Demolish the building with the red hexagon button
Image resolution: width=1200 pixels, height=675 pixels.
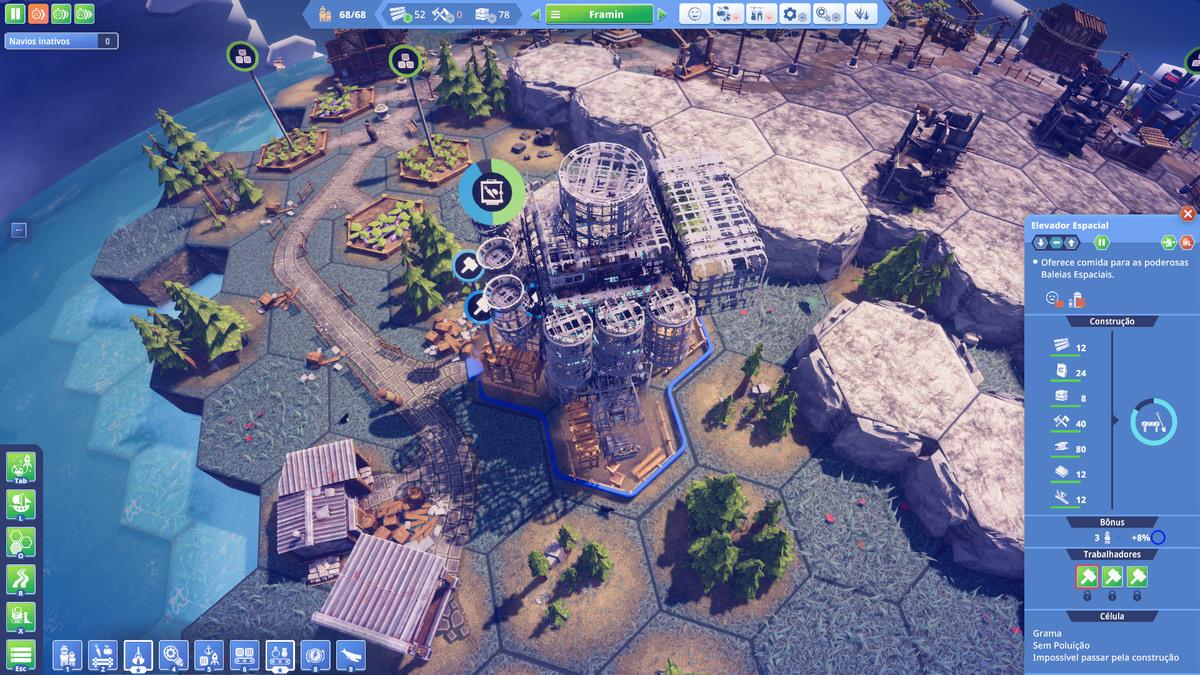(1187, 242)
